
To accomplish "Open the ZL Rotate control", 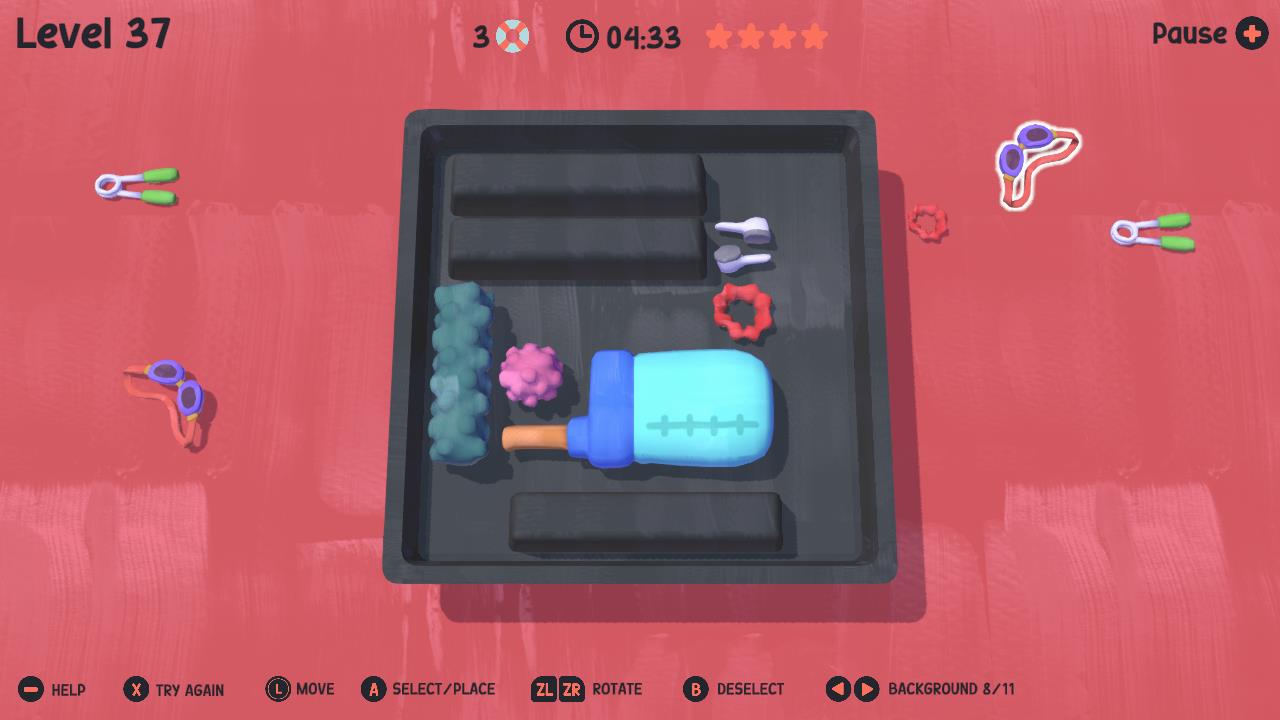I will tap(546, 688).
